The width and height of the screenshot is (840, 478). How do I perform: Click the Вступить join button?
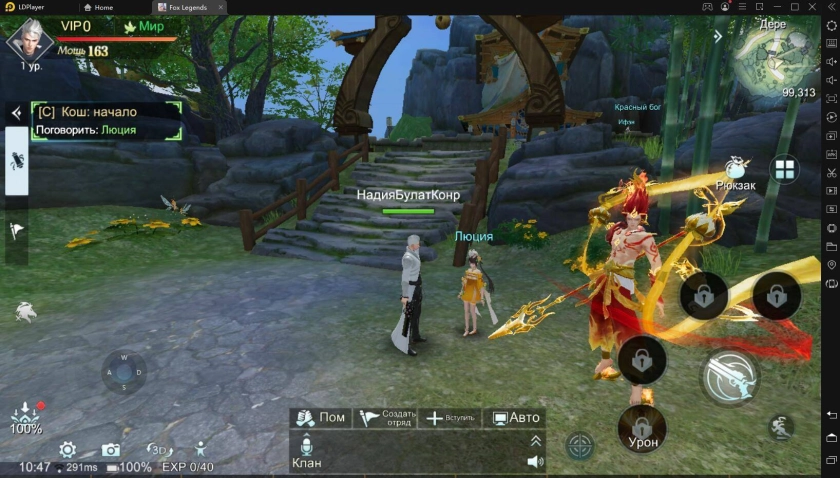pos(449,418)
